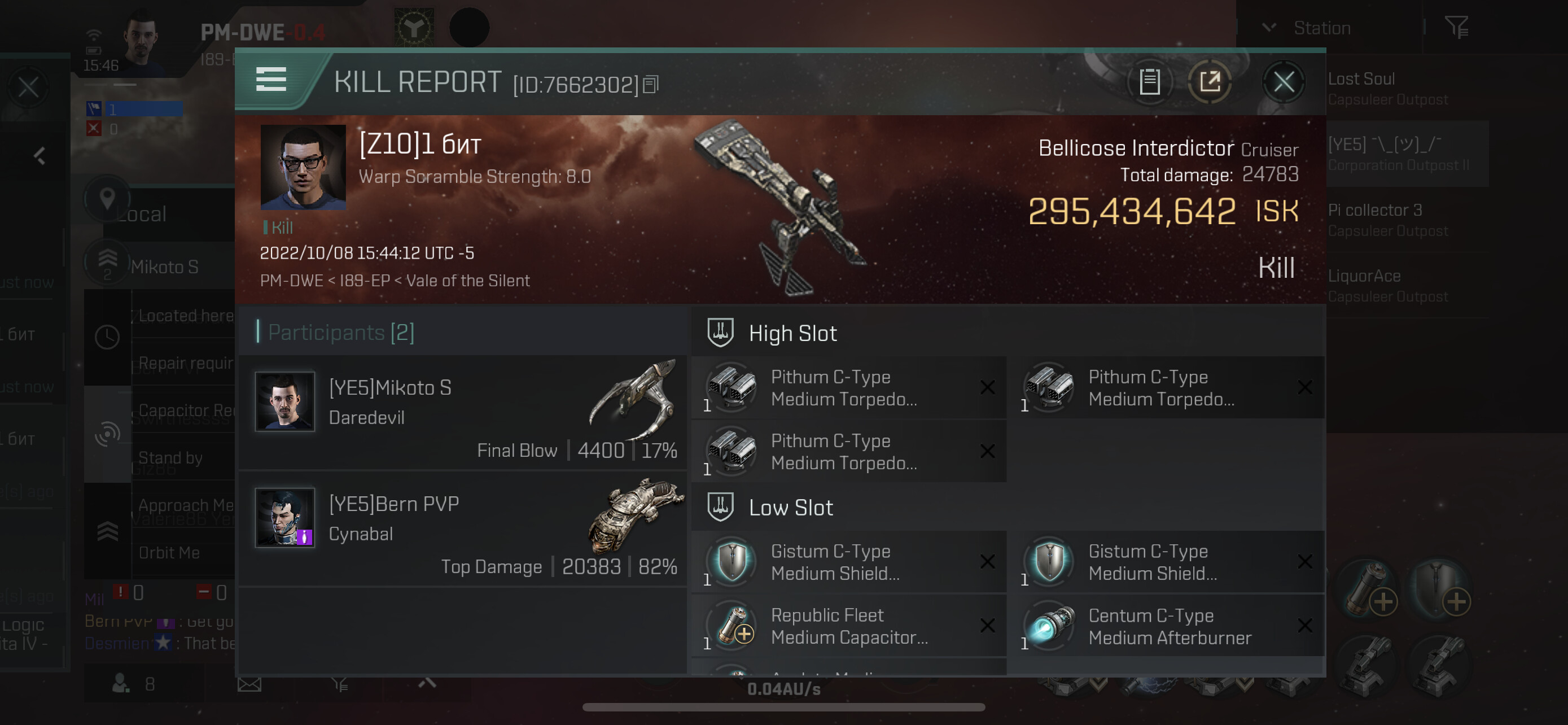The height and width of the screenshot is (725, 1568).
Task: Open the mail envelope icon
Action: tap(249, 684)
